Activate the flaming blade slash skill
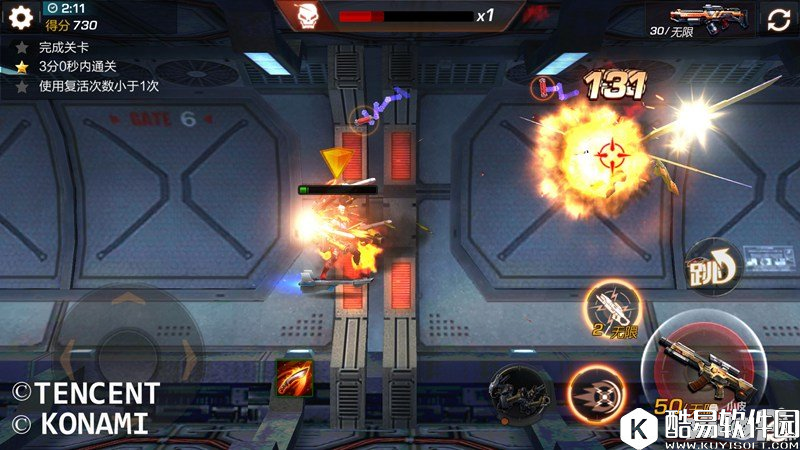 pyautogui.click(x=295, y=376)
